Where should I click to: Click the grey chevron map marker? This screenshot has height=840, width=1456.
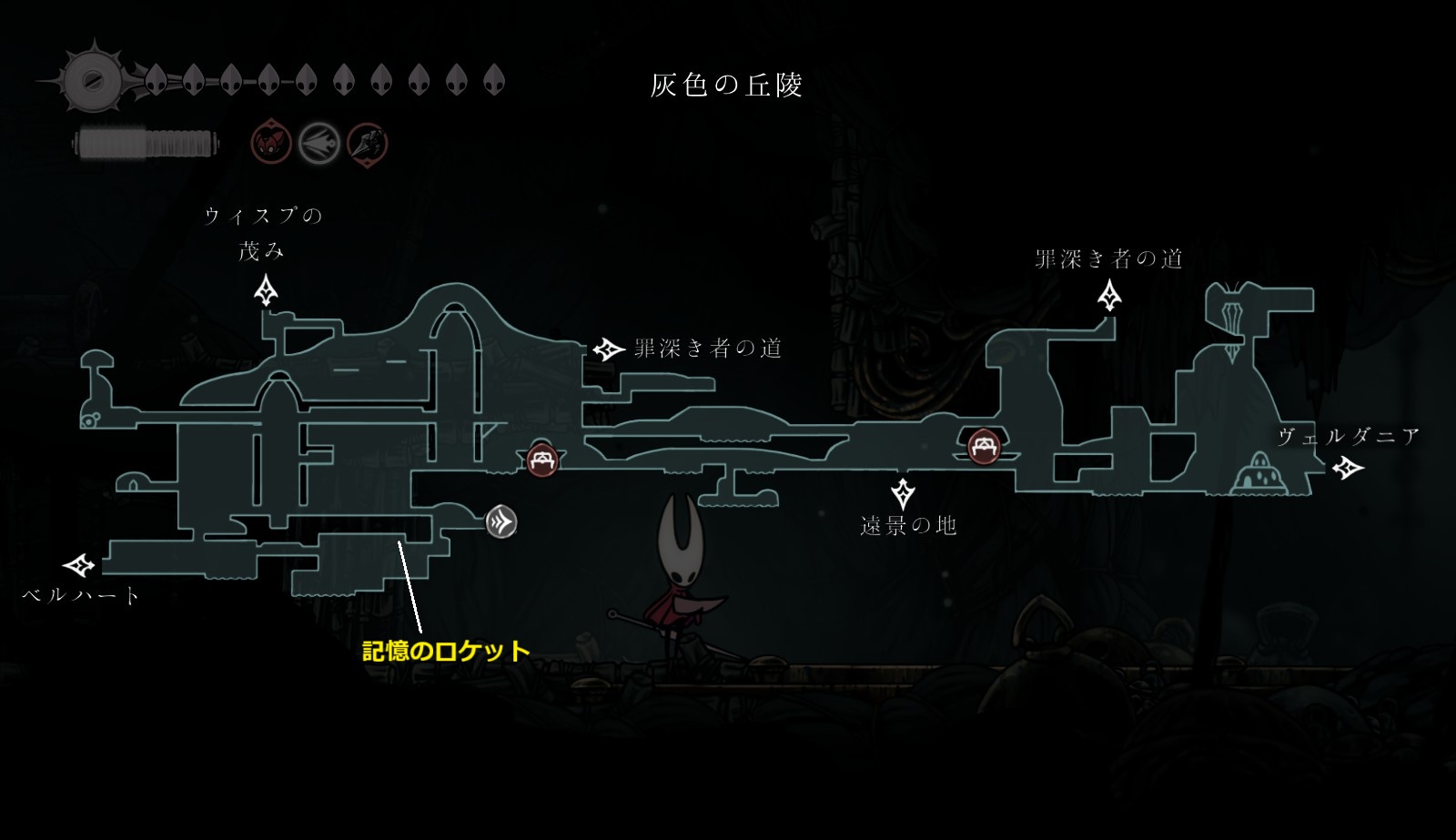click(501, 522)
